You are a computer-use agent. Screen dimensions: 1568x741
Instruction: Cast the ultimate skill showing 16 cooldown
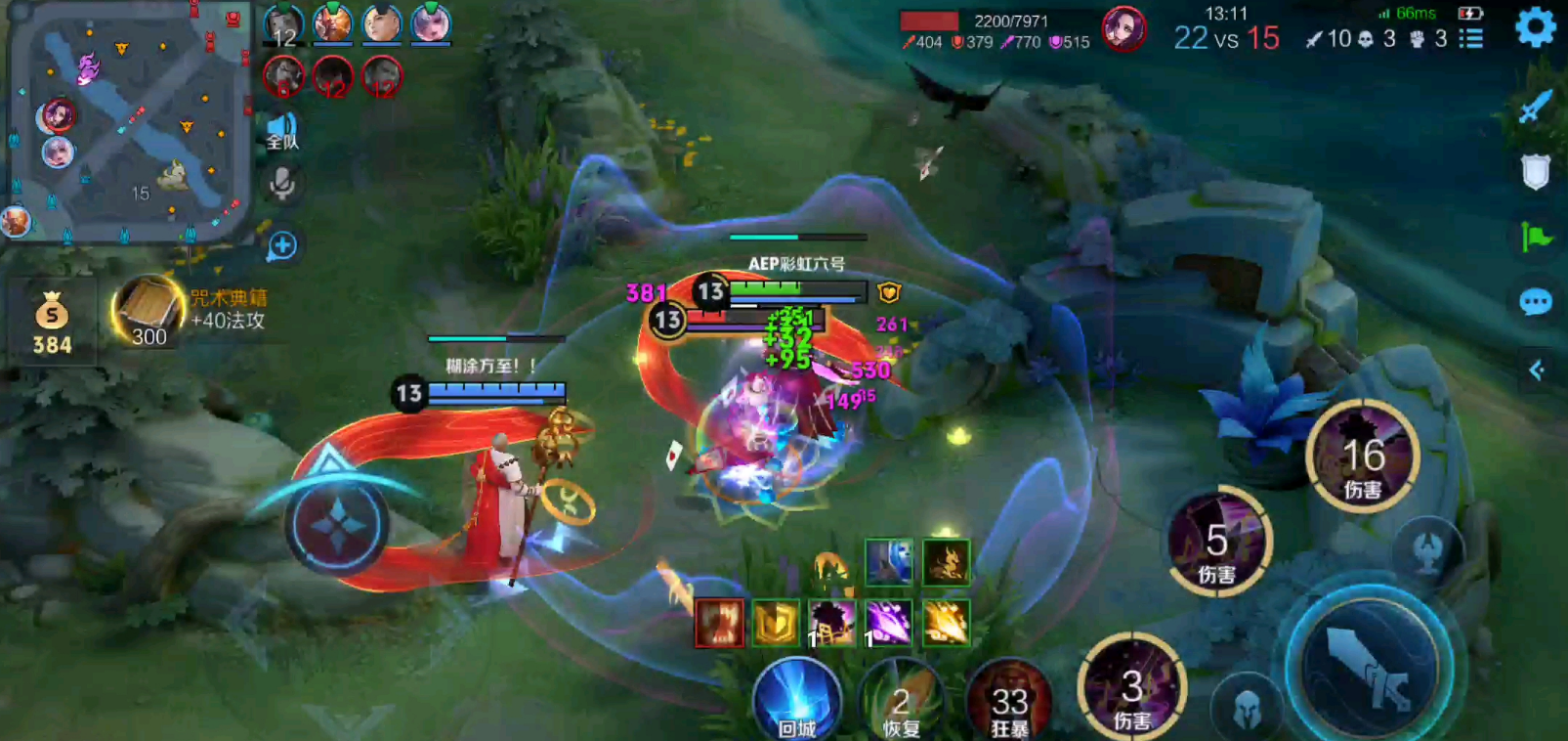pos(1362,458)
